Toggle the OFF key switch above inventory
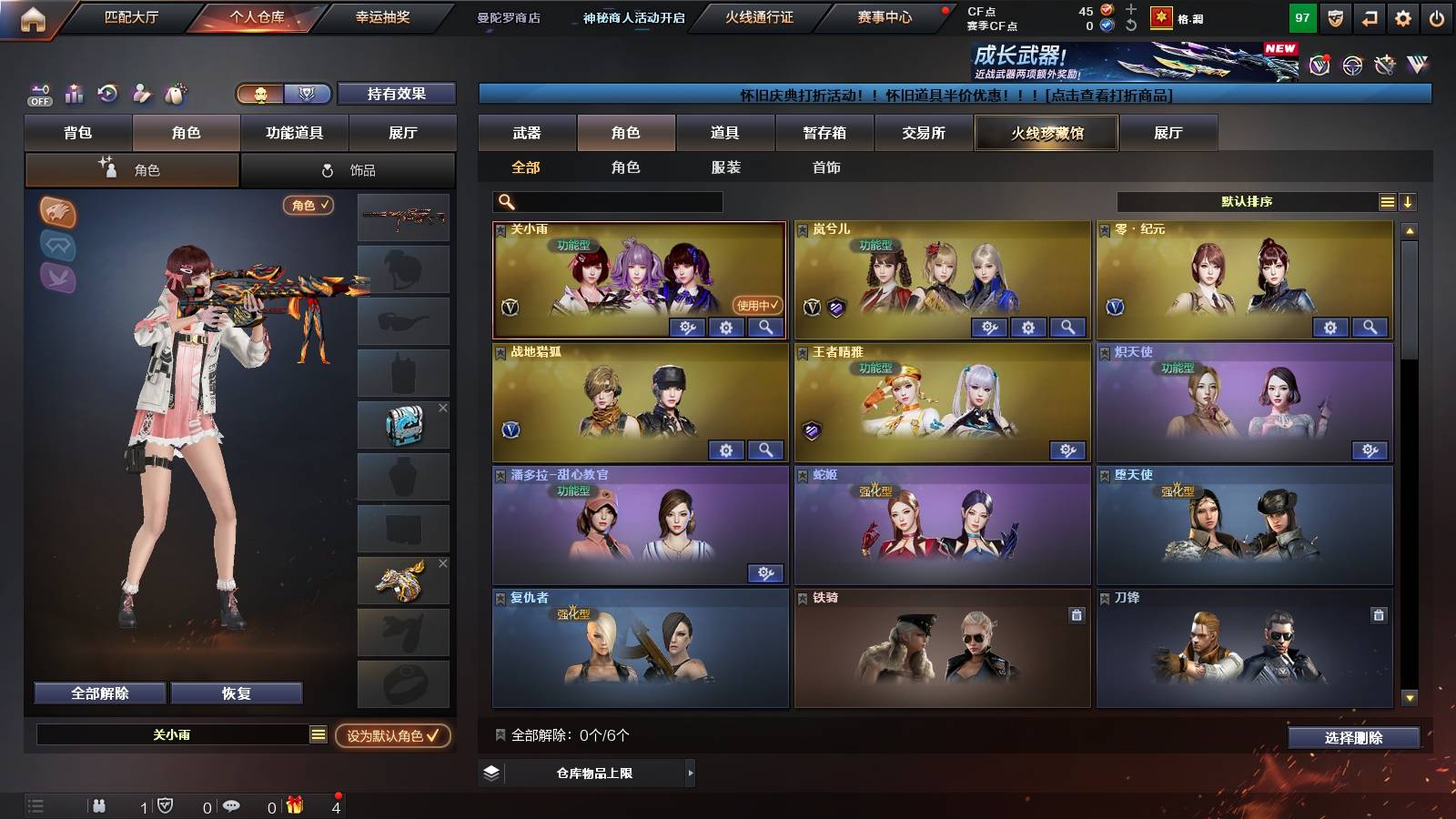 click(x=38, y=94)
